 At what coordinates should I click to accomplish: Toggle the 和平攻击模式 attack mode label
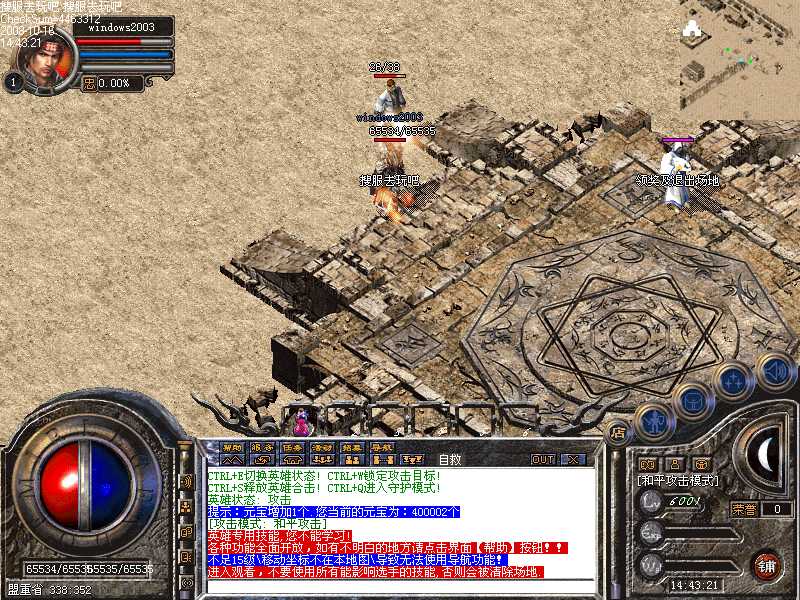(x=680, y=481)
